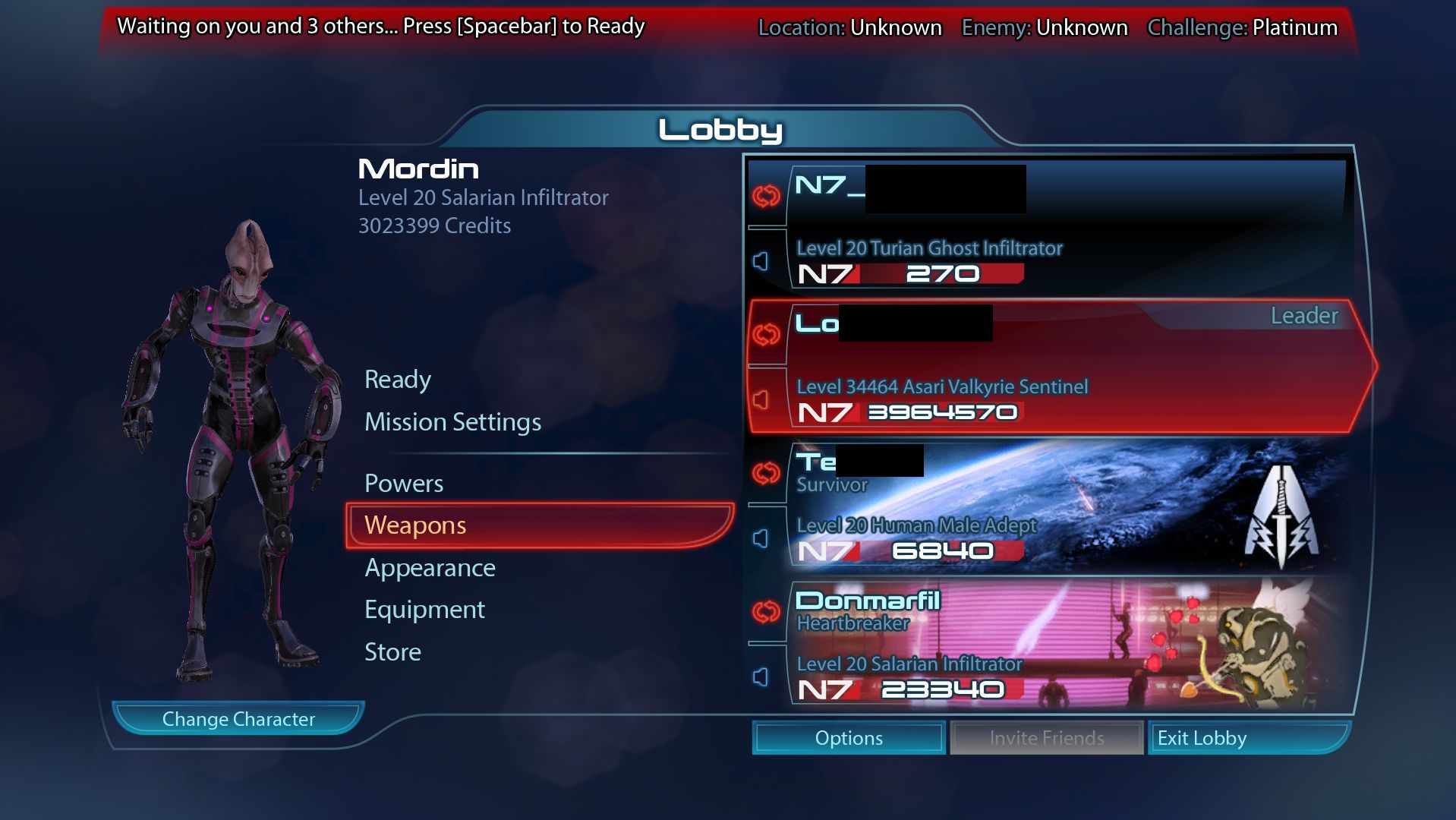This screenshot has height=820, width=1456.
Task: Go to the Equipment menu
Action: tap(424, 610)
